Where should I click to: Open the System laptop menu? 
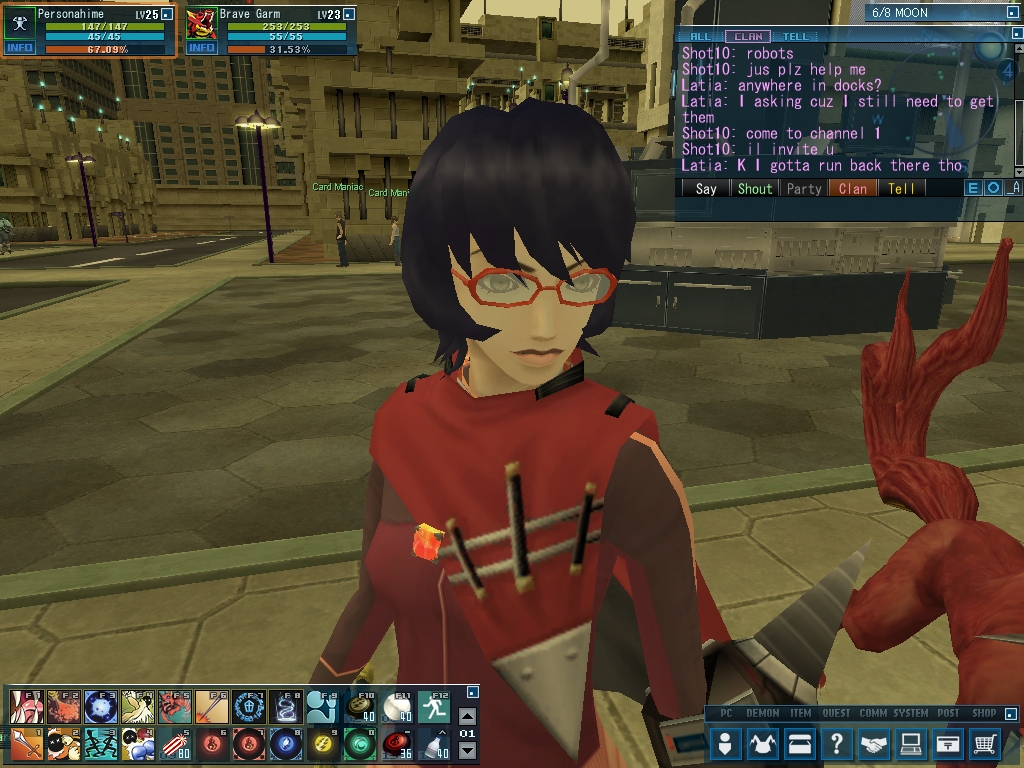(911, 744)
